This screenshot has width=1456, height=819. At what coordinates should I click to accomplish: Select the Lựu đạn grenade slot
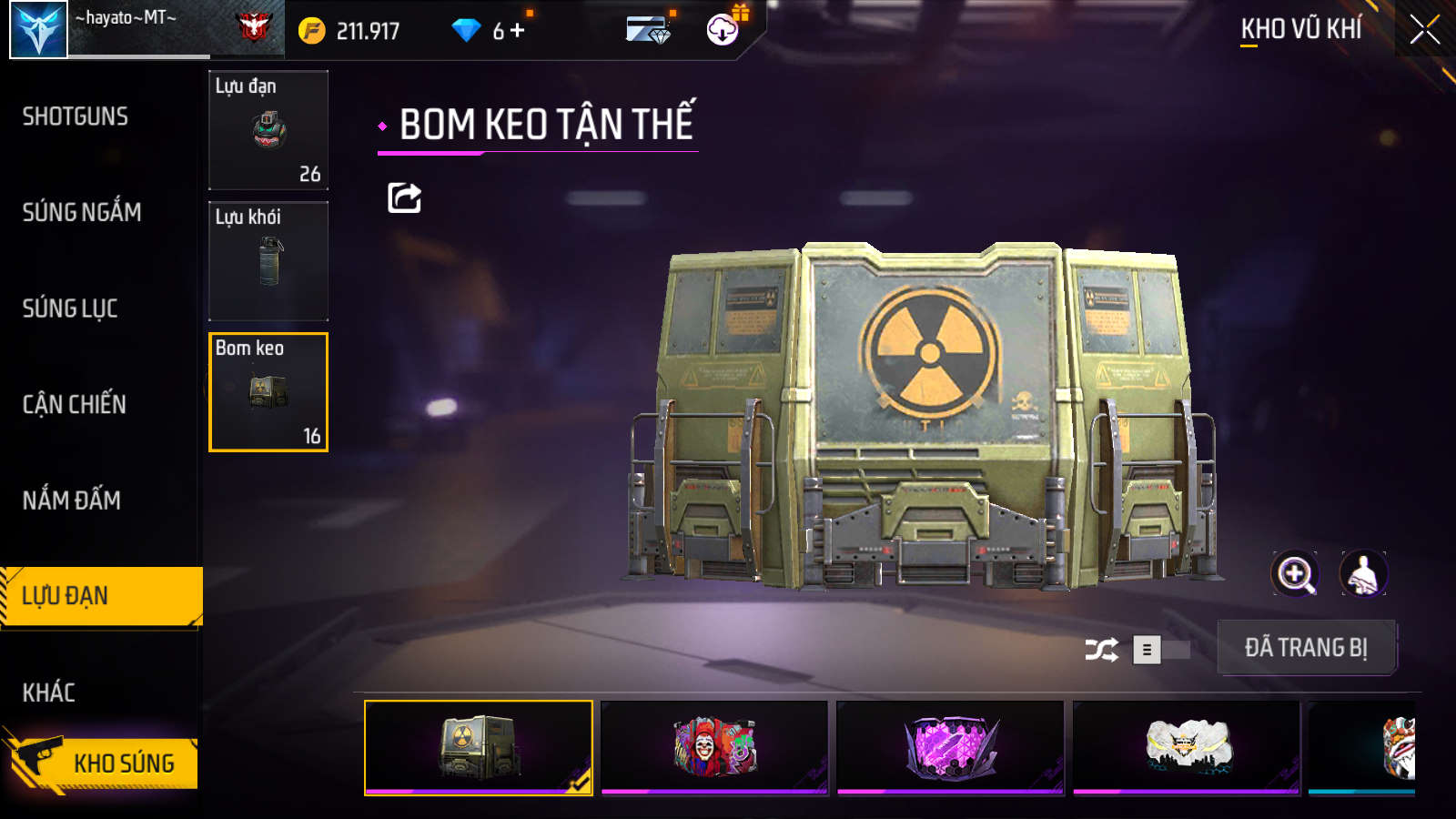(268, 130)
